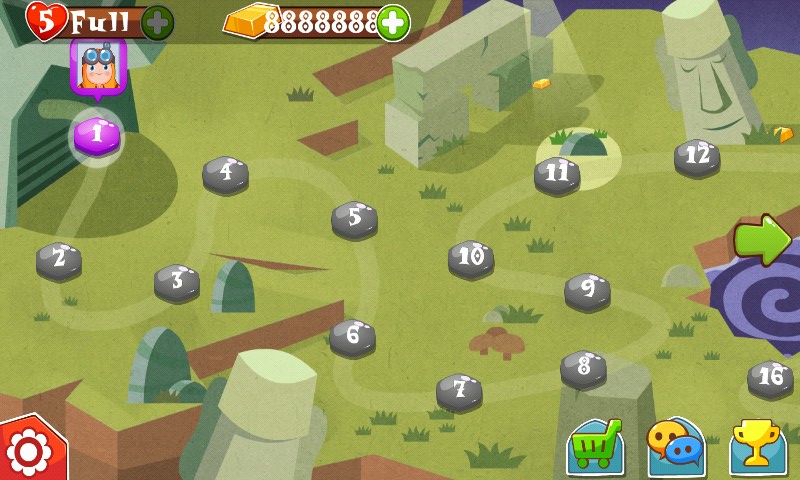Select the purple level 1 node
The width and height of the screenshot is (800, 480).
pos(97,134)
